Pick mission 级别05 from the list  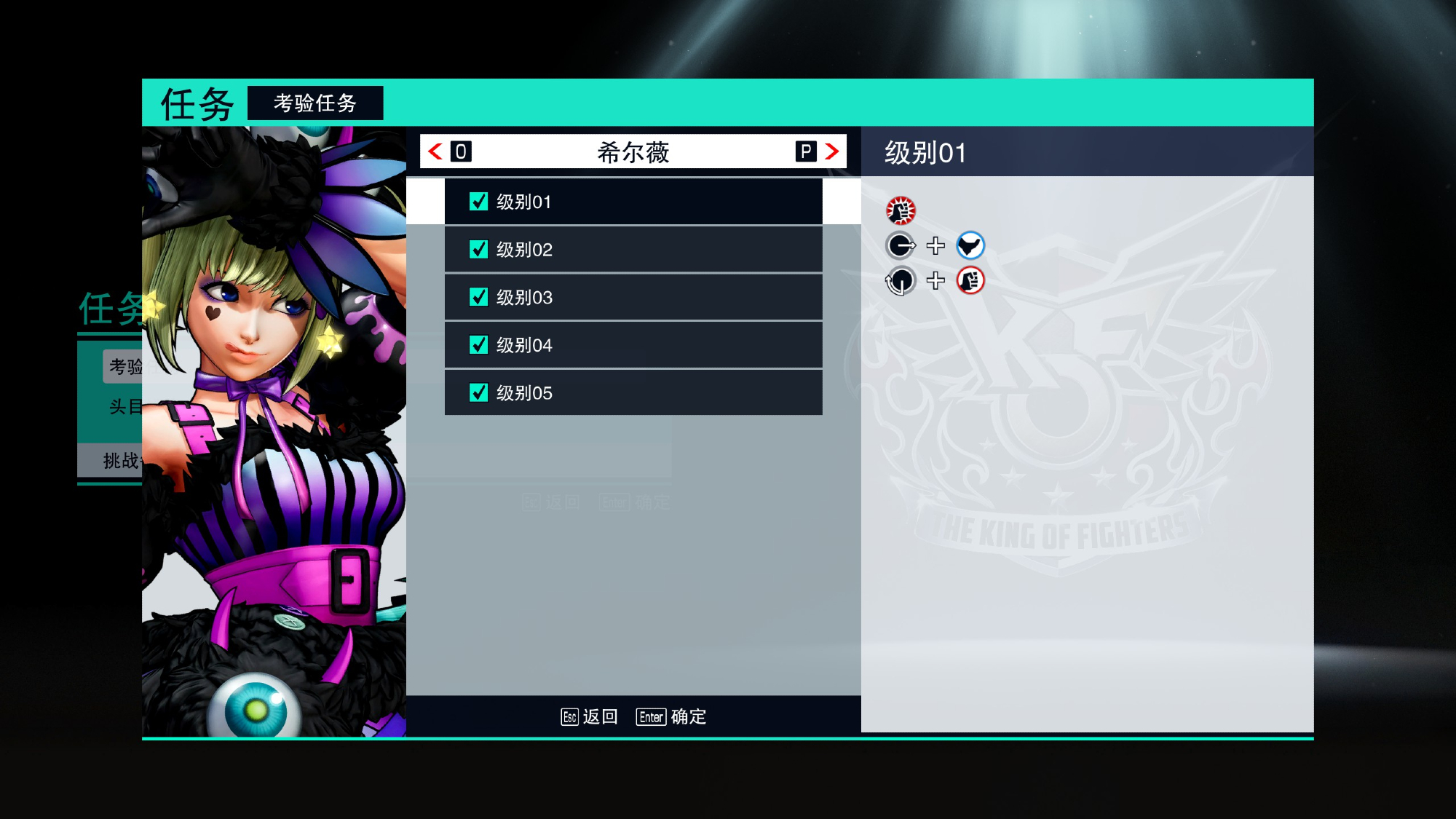[x=633, y=393]
